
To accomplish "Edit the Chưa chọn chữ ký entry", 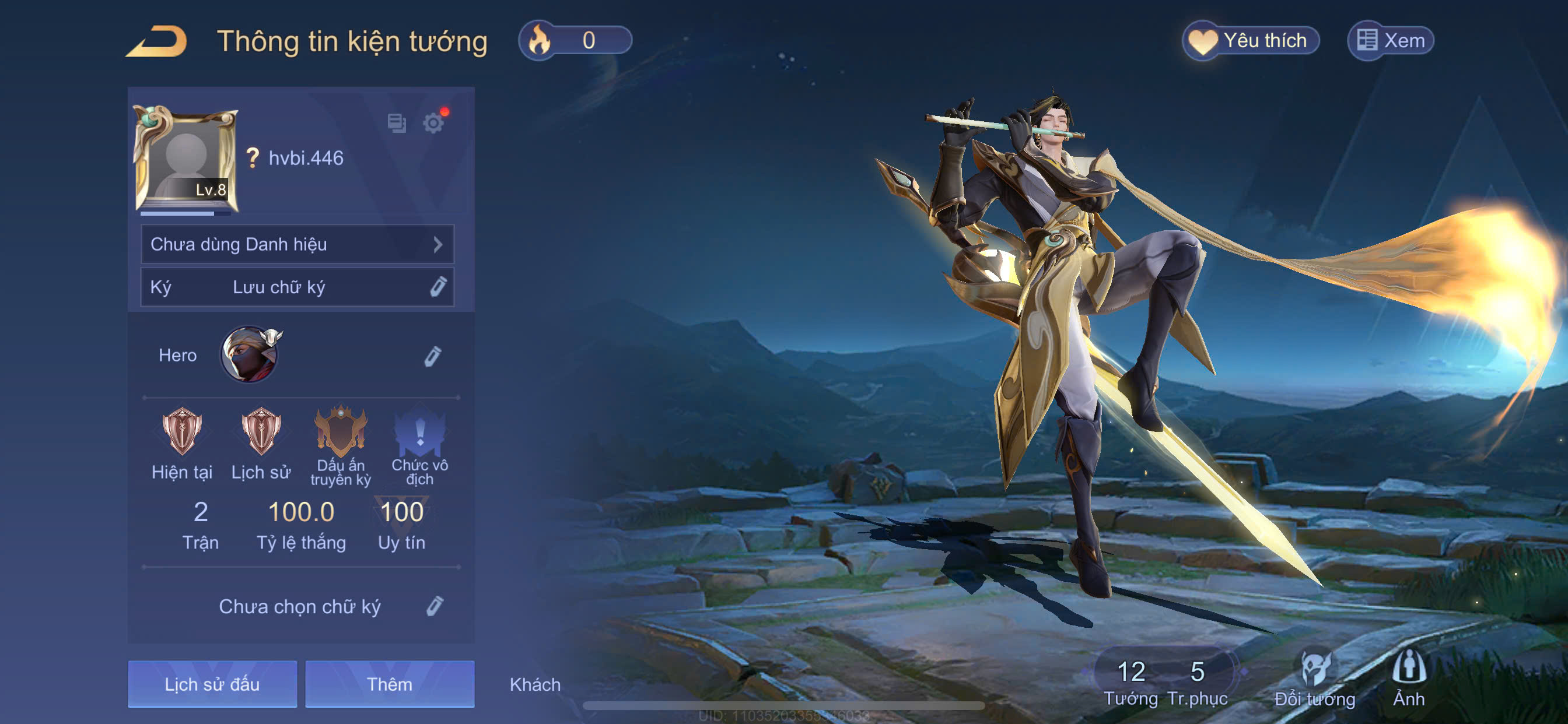I will 435,606.
